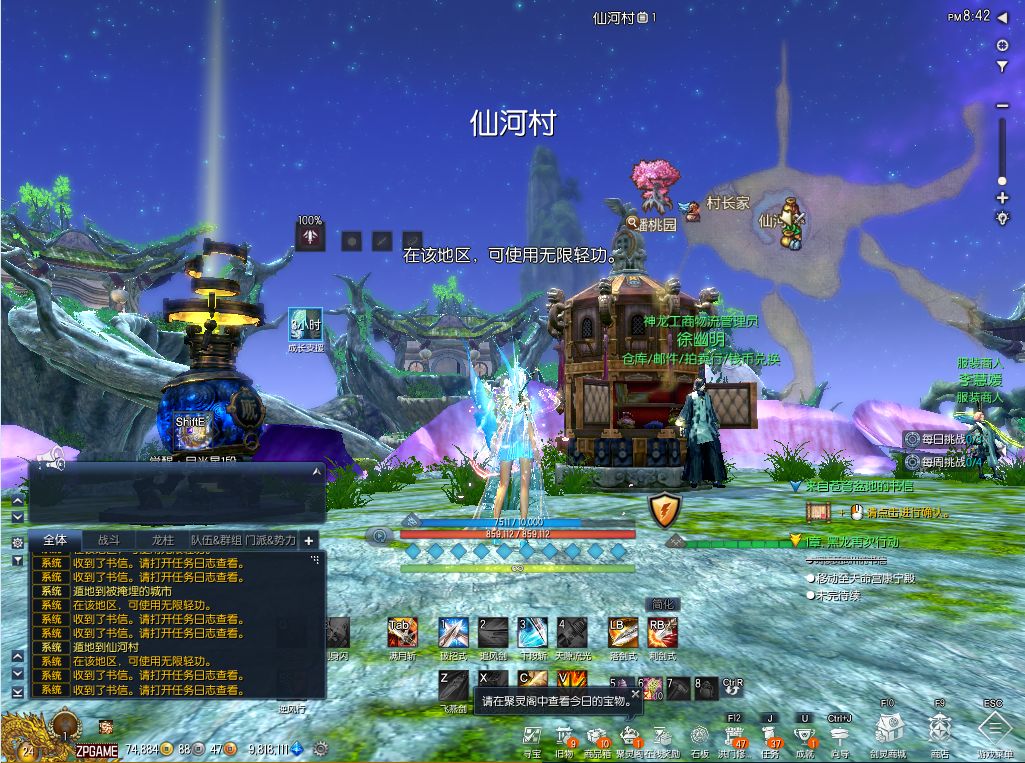This screenshot has height=763, width=1025.
Task: Add a new chat tab with plus button
Action: pyautogui.click(x=309, y=541)
